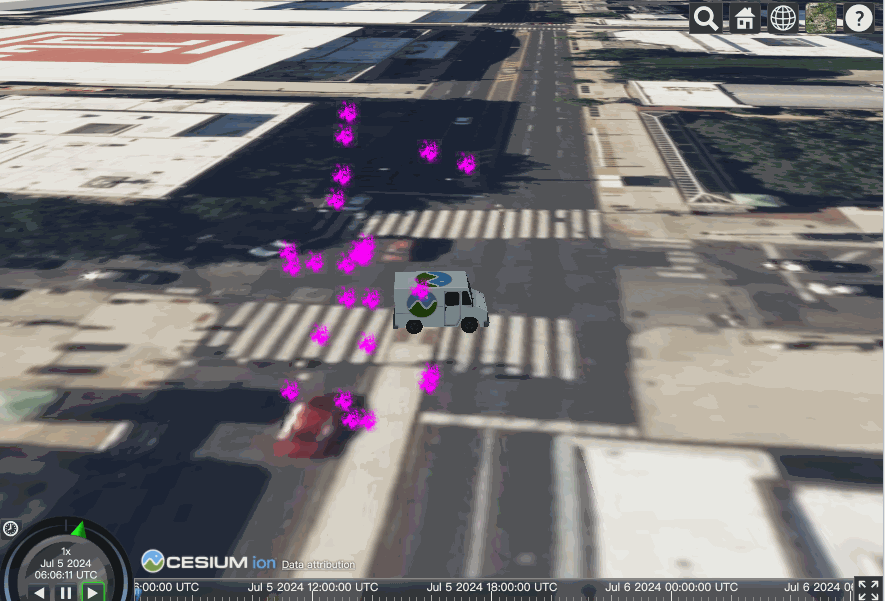
Task: Toggle fullscreen mode
Action: 868,590
